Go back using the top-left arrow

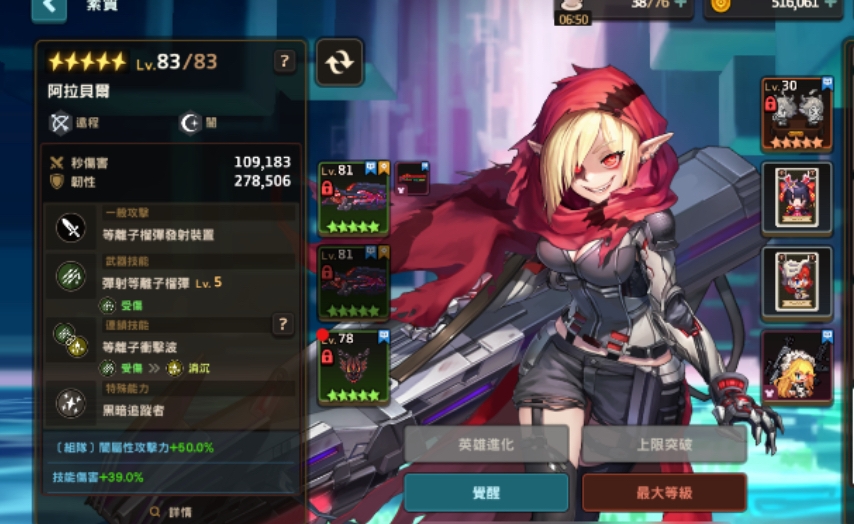pos(49,9)
